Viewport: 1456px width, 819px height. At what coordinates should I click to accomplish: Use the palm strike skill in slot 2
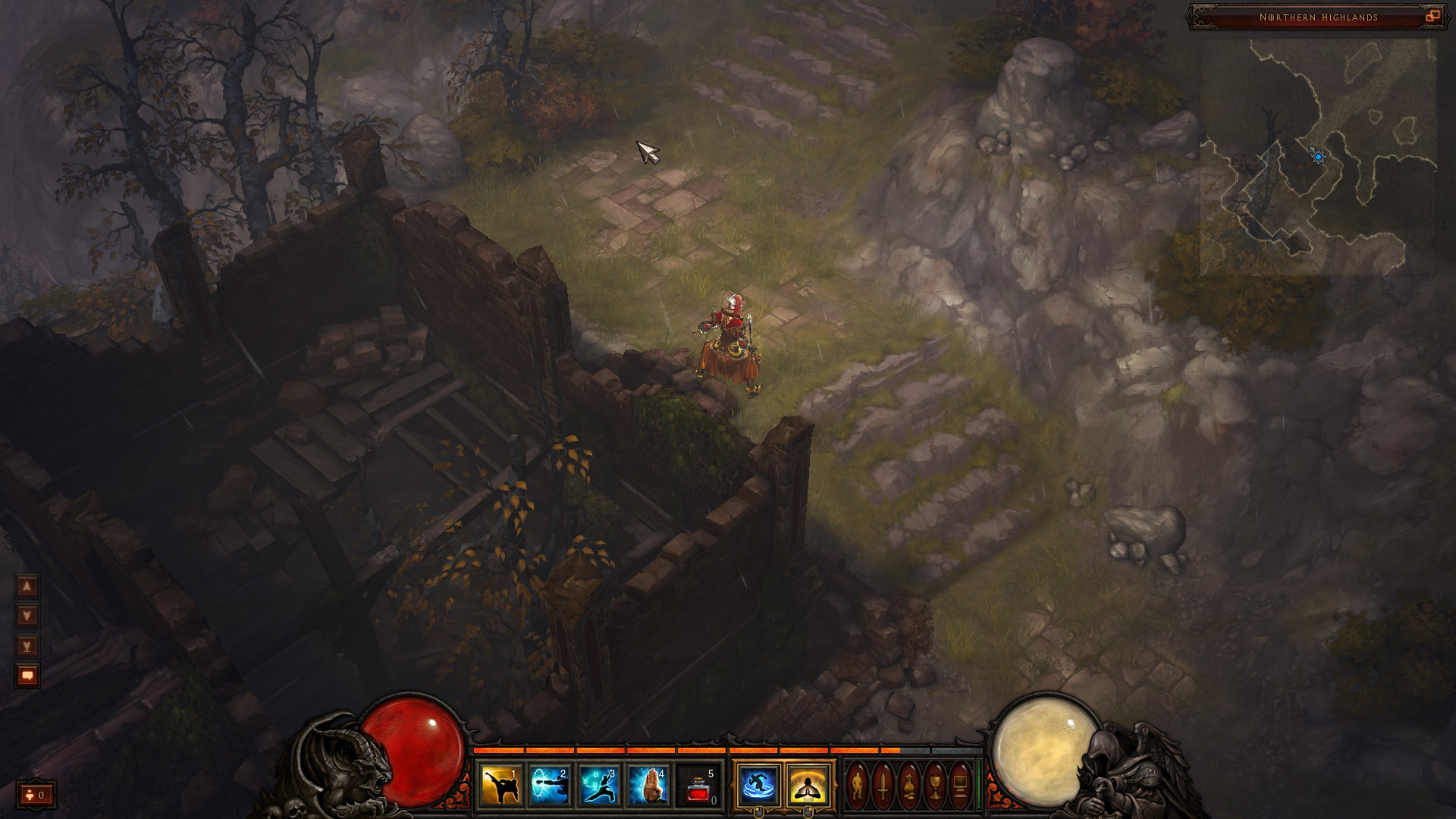[550, 786]
